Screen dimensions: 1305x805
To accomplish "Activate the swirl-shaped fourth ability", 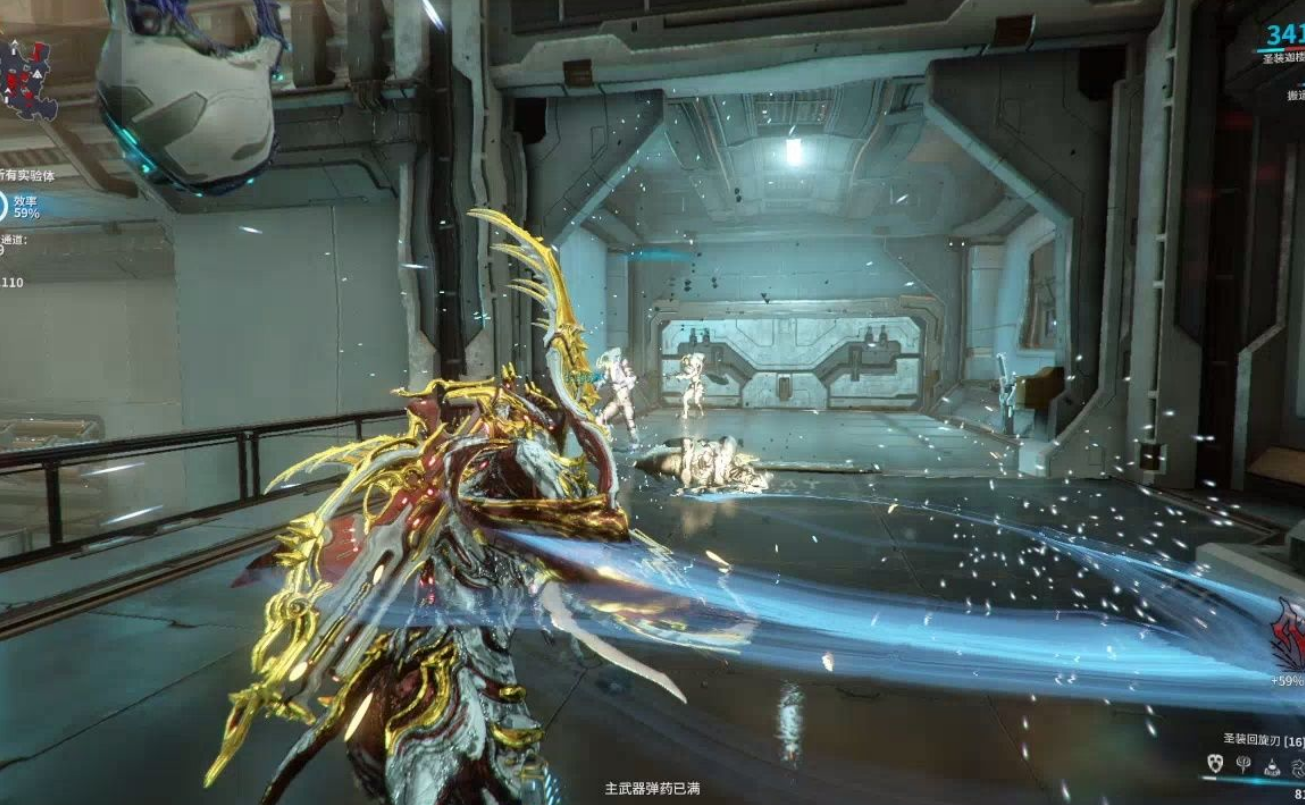I will [x=1297, y=766].
